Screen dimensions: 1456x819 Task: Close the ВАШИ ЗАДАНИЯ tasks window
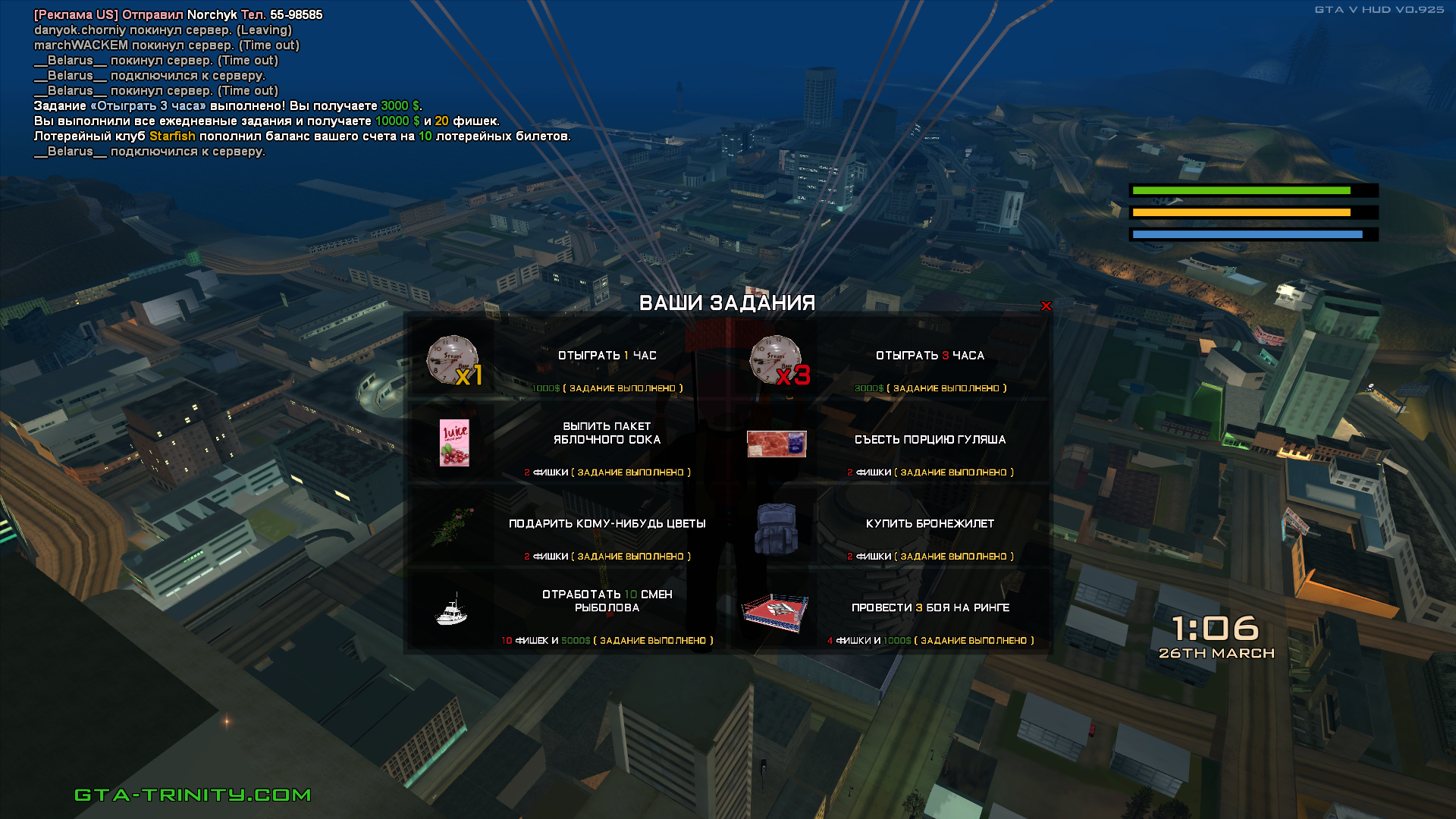pyautogui.click(x=1046, y=306)
